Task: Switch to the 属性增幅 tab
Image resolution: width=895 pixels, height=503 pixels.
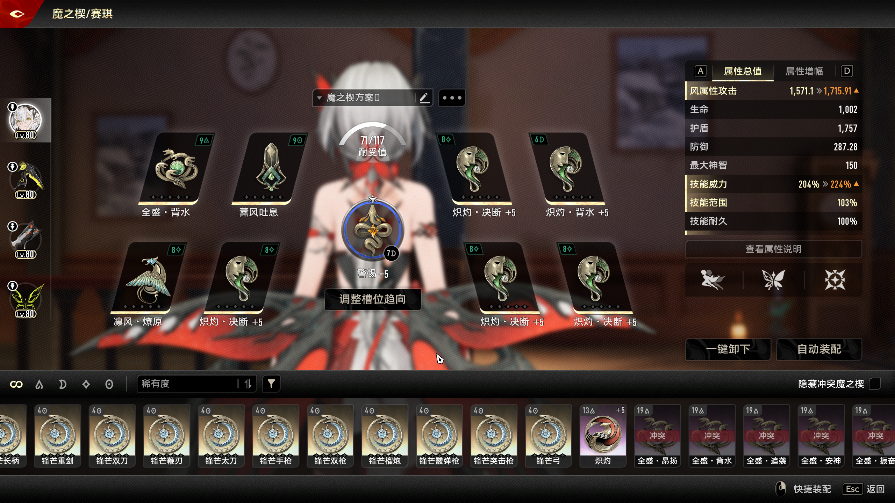Action: pos(804,71)
